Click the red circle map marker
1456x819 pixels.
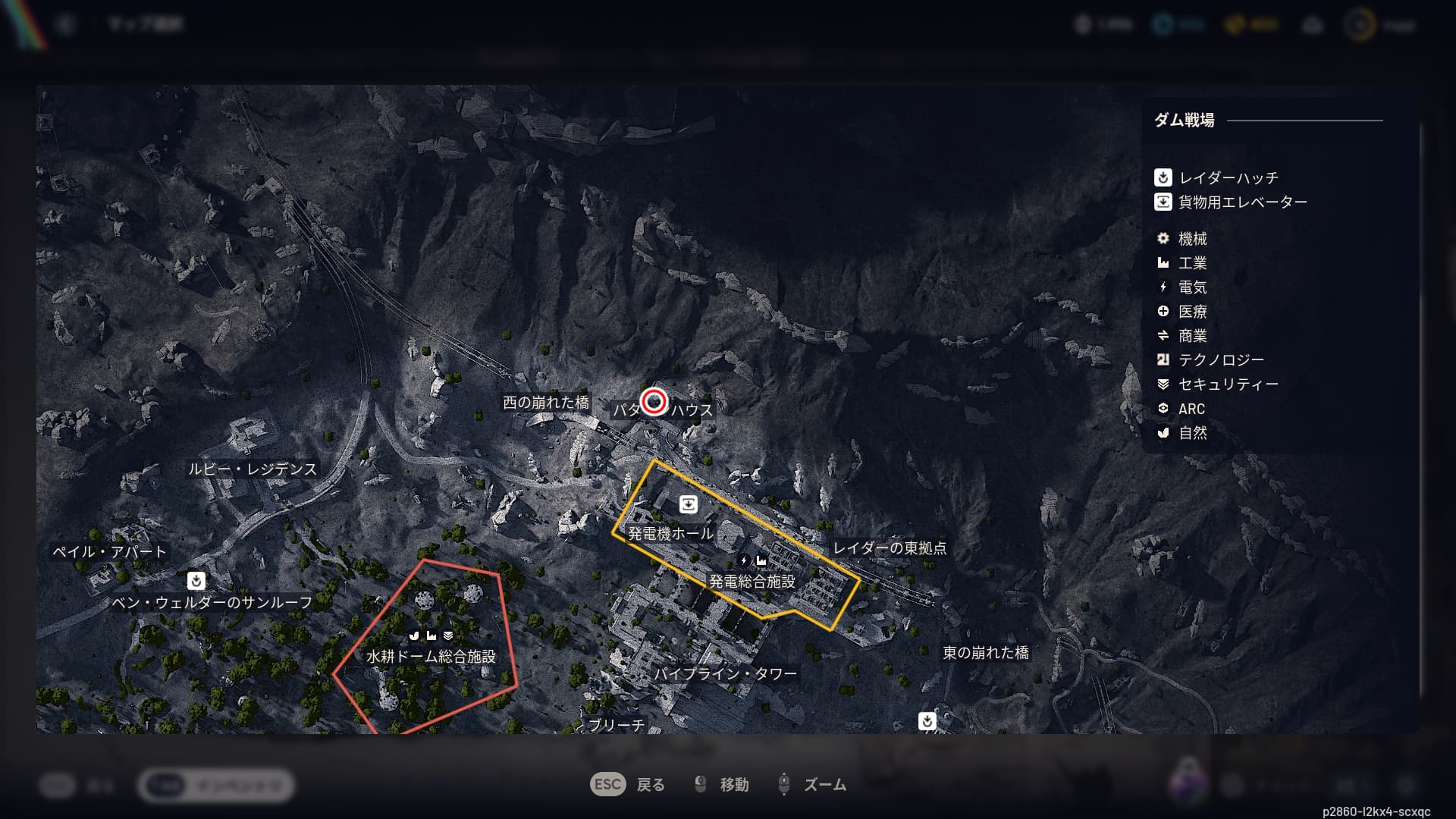[x=654, y=401]
